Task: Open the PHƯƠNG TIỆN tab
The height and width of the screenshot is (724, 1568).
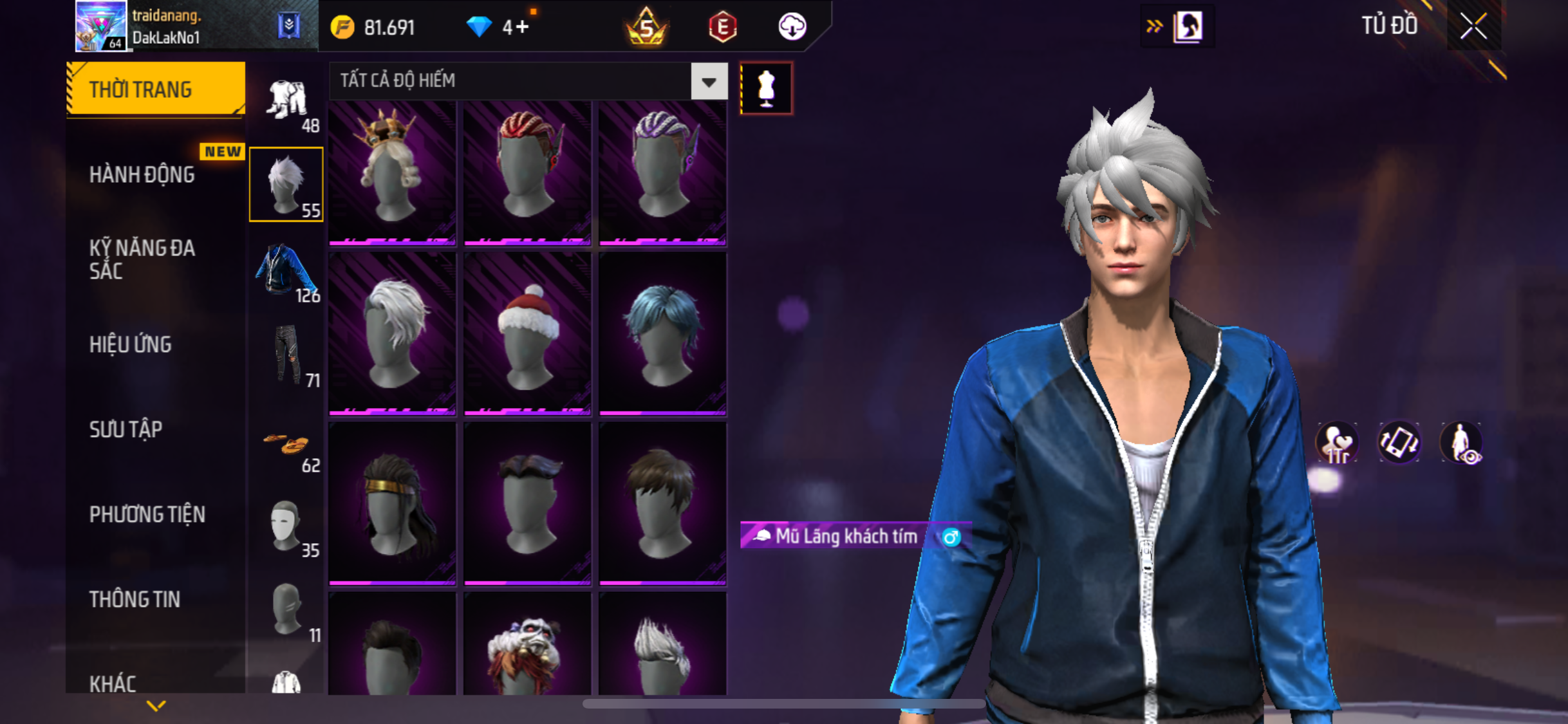Action: tap(147, 514)
